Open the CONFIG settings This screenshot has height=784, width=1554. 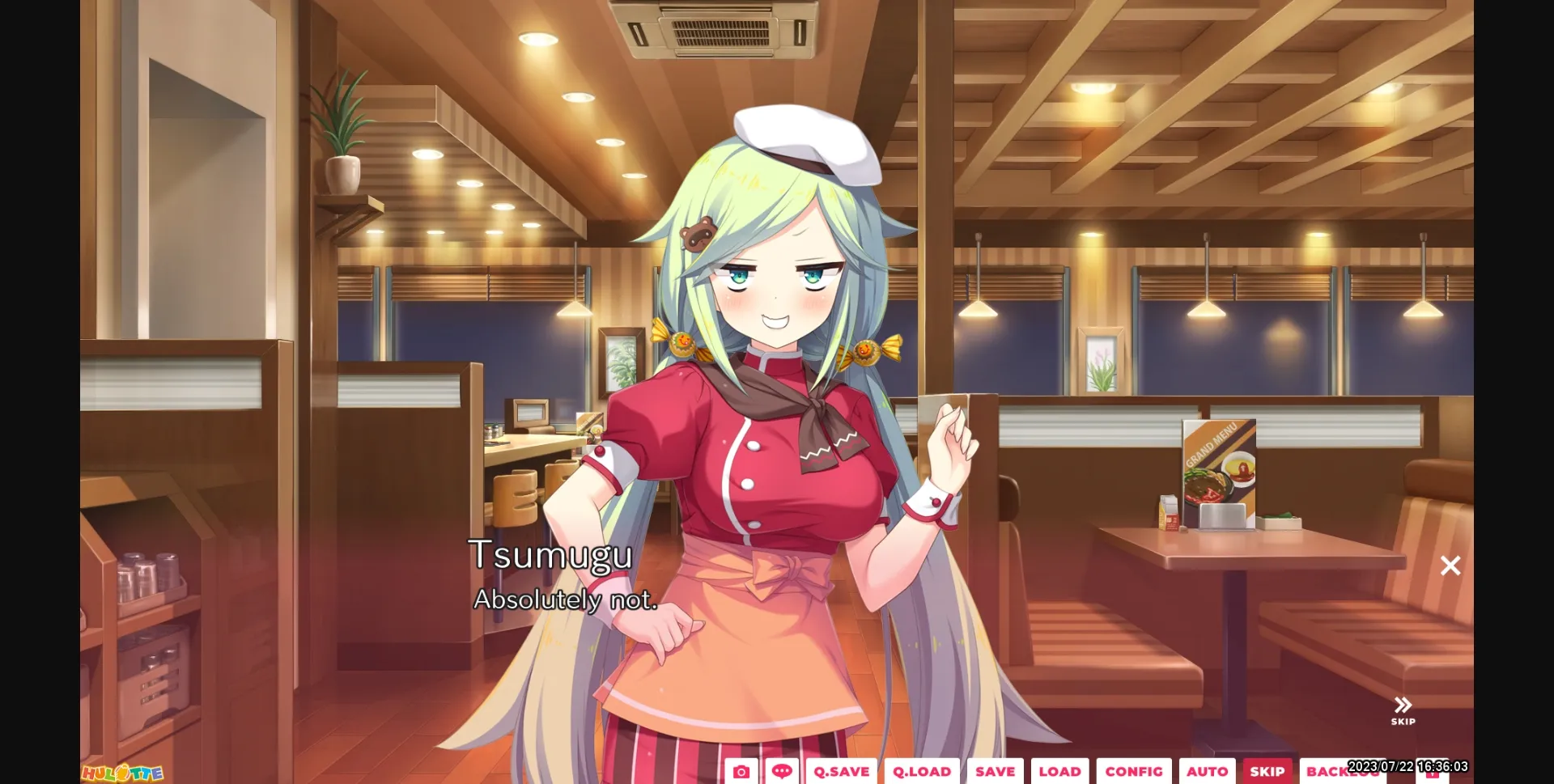click(1134, 771)
